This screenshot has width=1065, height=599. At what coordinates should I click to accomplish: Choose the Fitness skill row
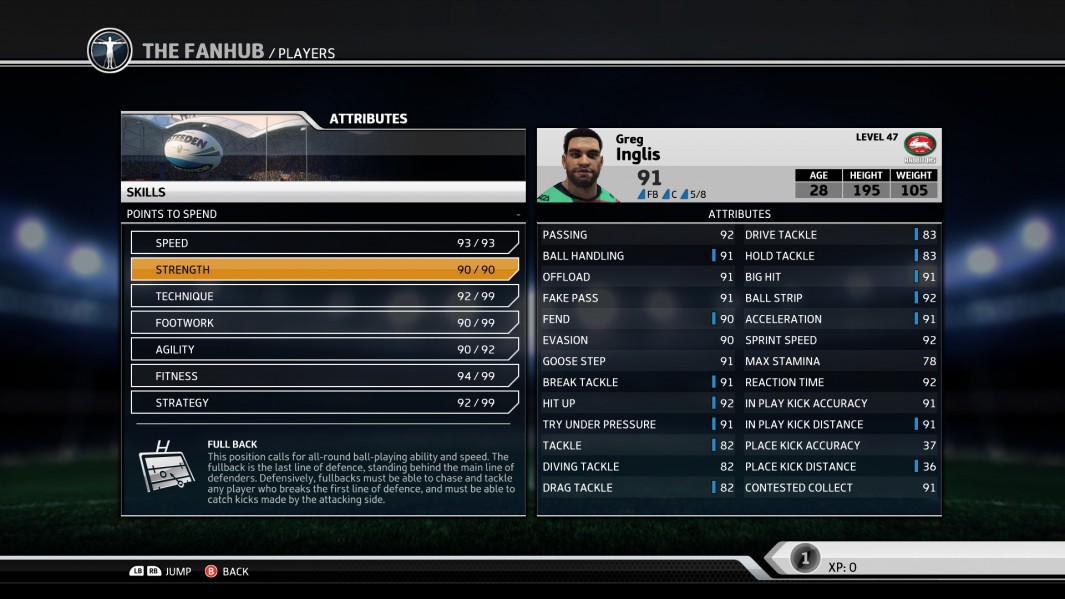[324, 376]
